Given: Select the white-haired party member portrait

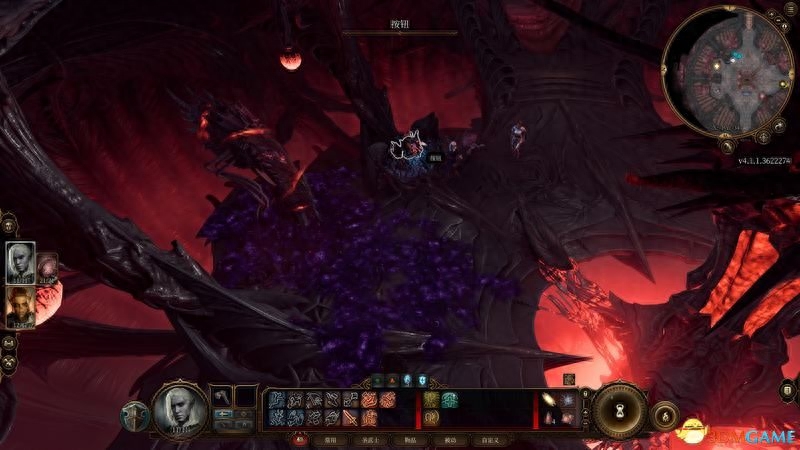Looking at the screenshot, I should click(20, 261).
